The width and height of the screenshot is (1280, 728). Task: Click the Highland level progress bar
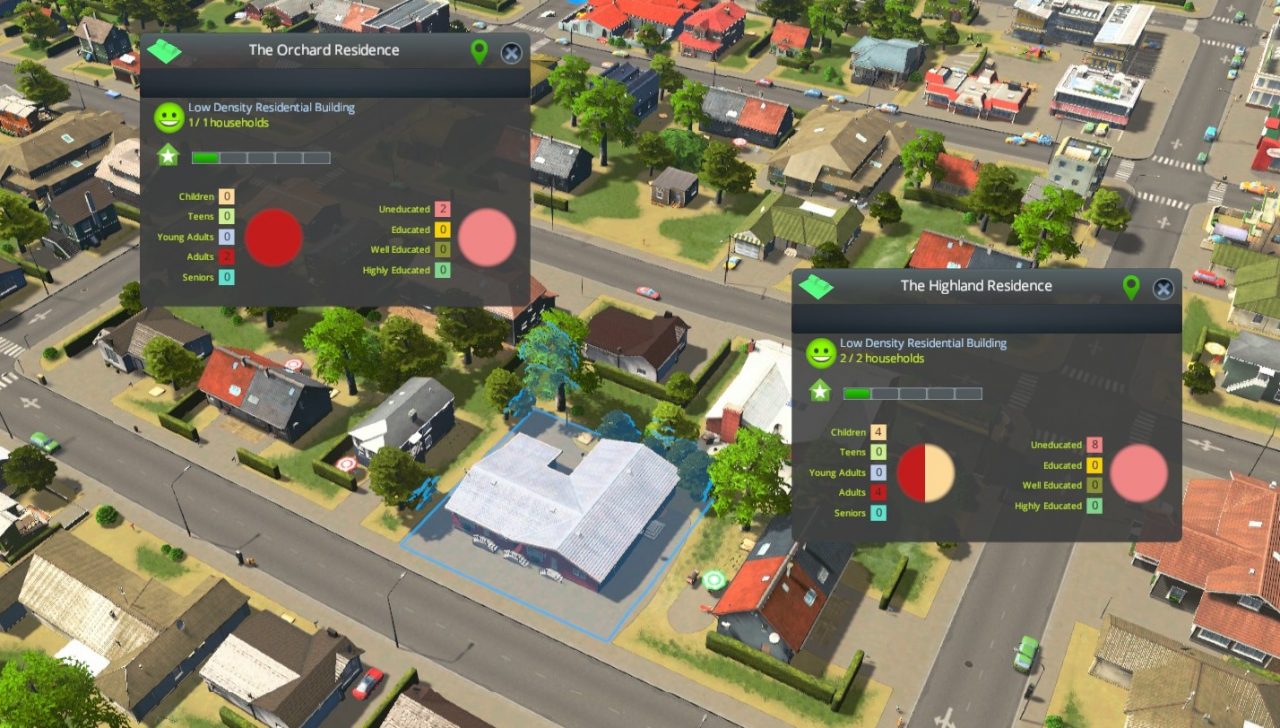pos(912,392)
